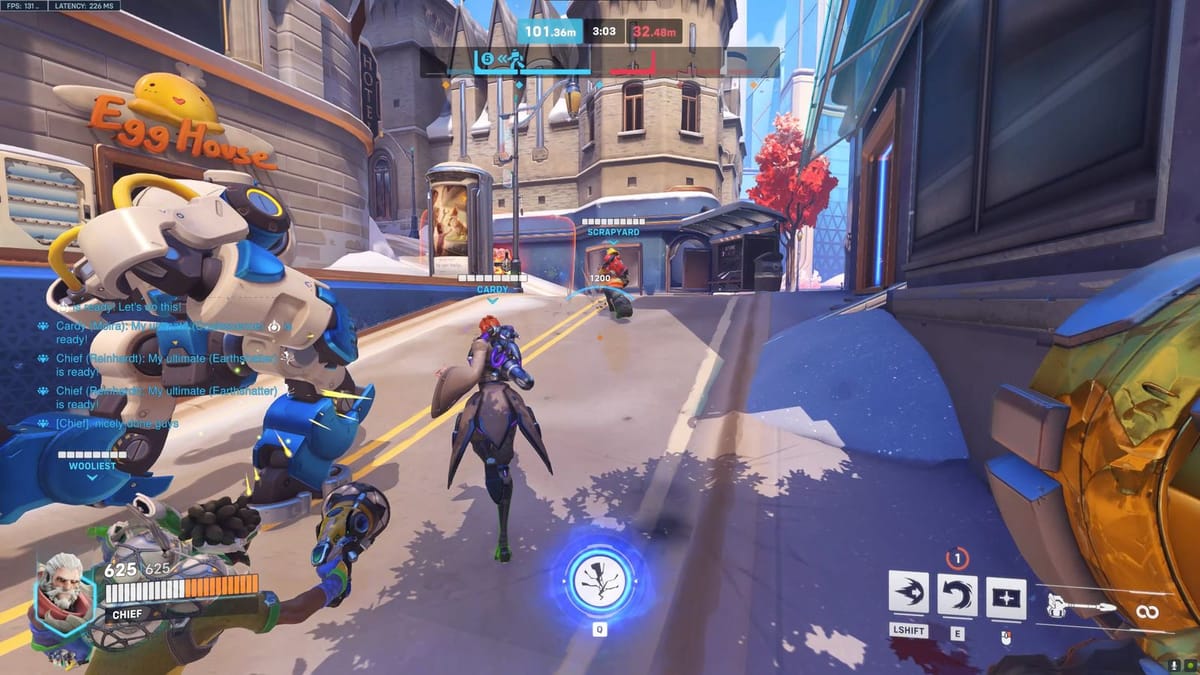The width and height of the screenshot is (1200, 675).
Task: Use the Charge ability icon
Action: pos(908,593)
